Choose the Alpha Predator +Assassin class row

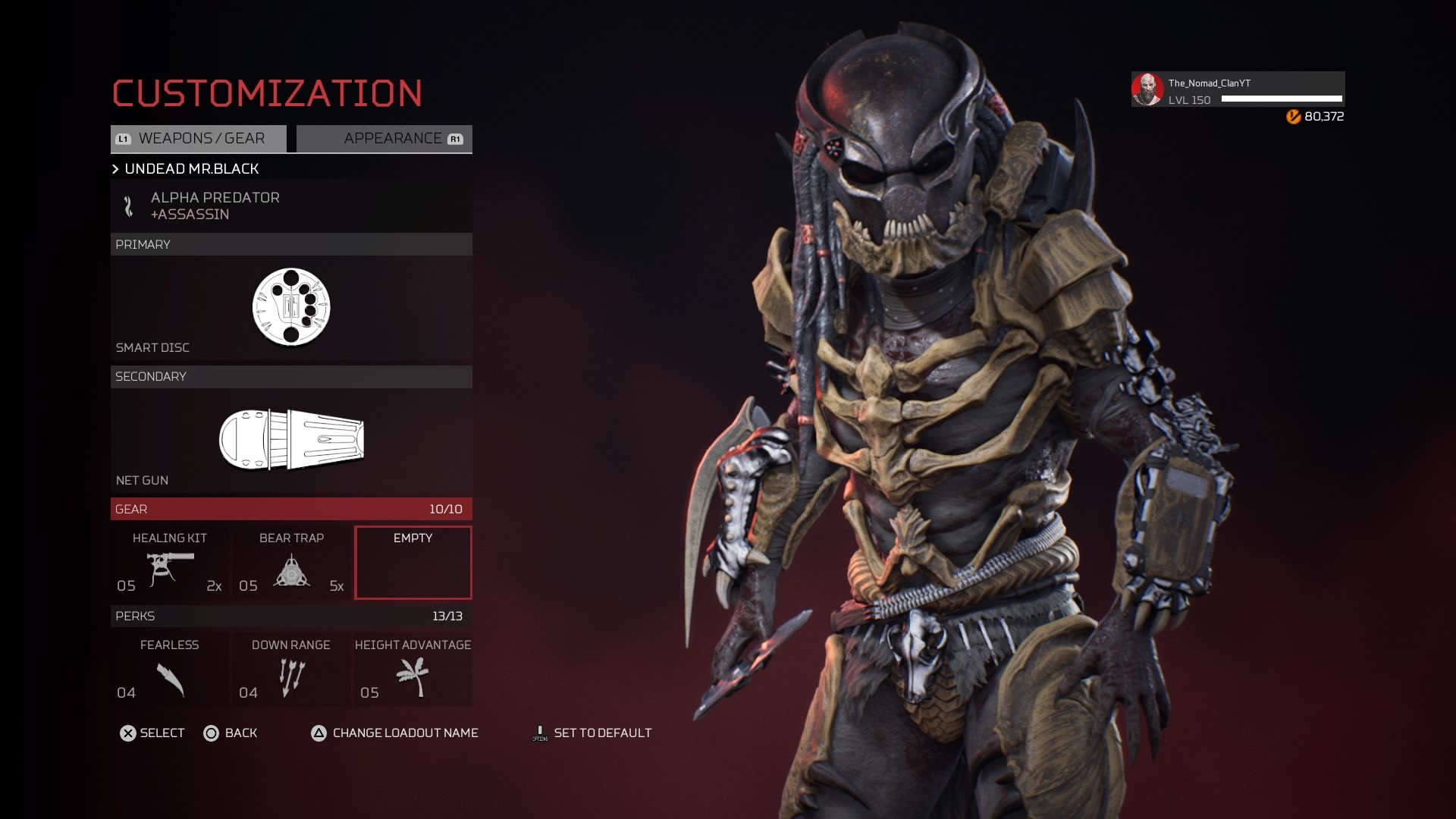click(x=291, y=206)
